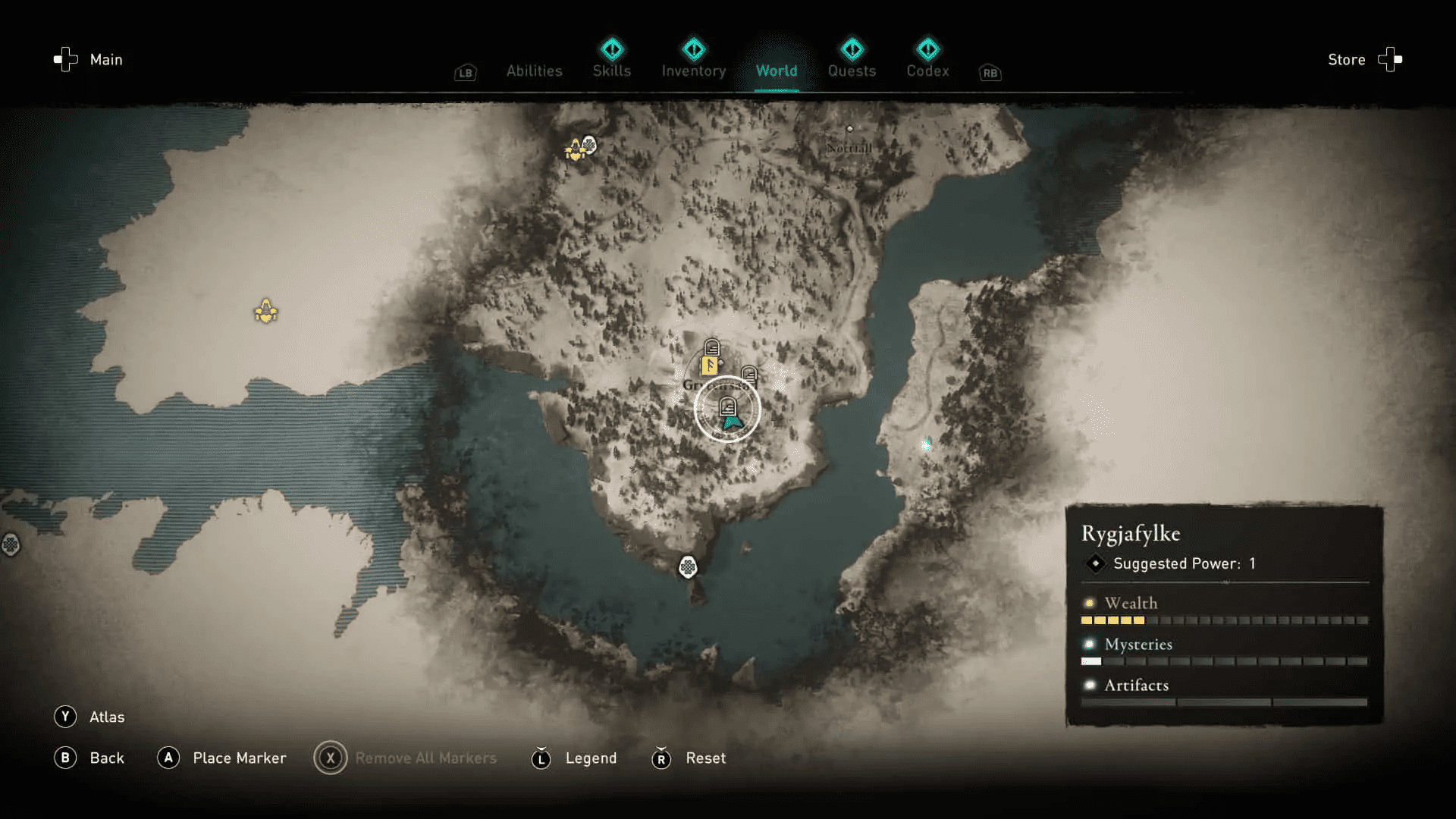This screenshot has height=819, width=1456.
Task: Click the Wealth progress bar
Action: click(x=1225, y=620)
